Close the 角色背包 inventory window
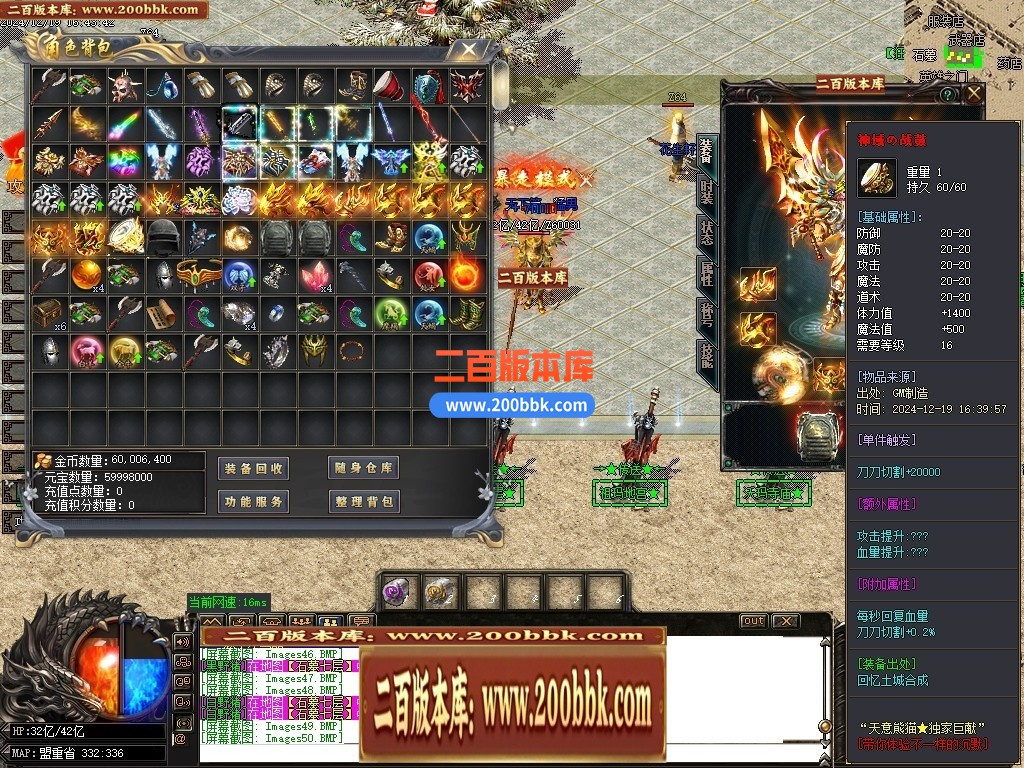Viewport: 1024px width, 768px height. point(467,48)
